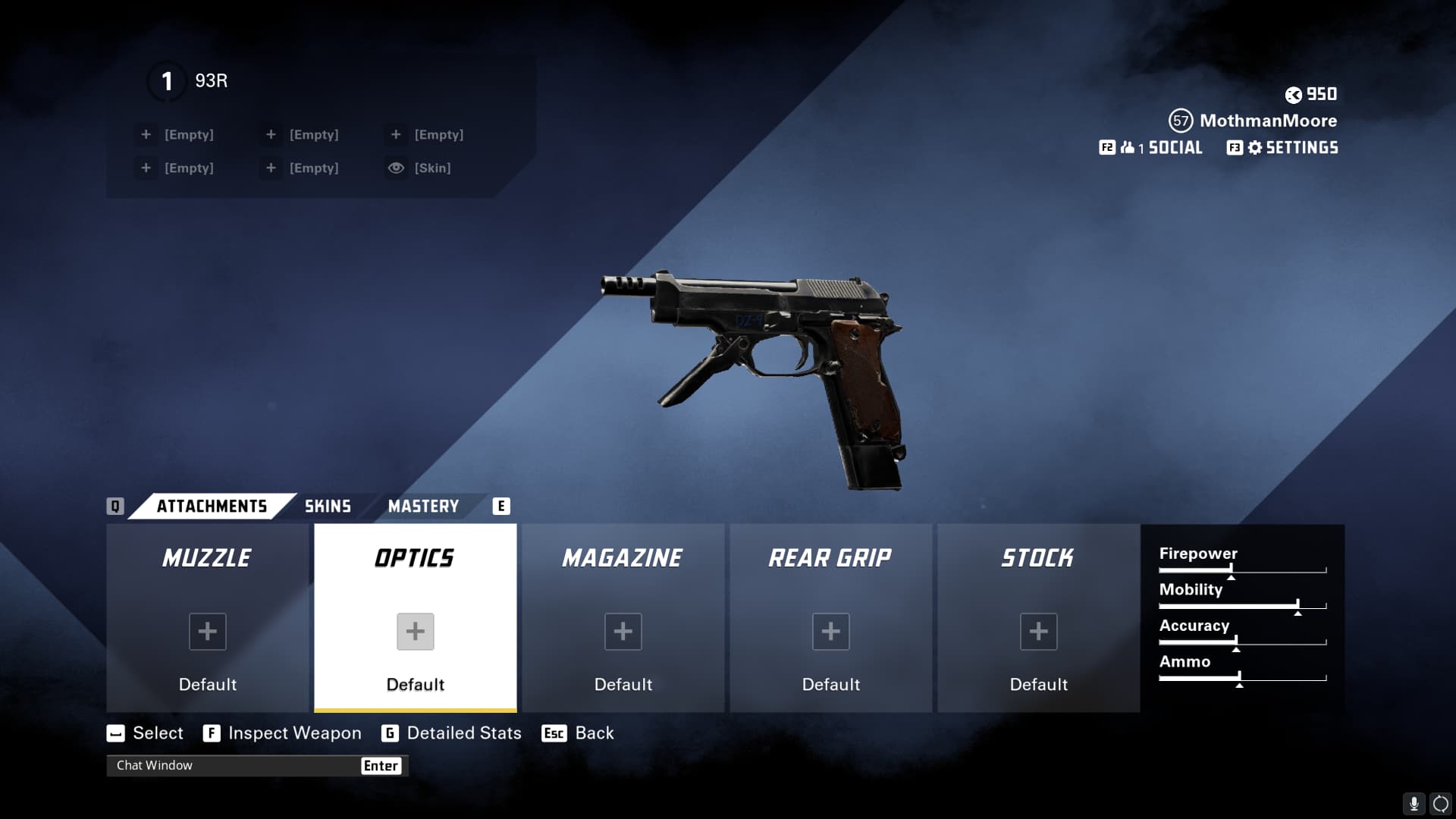Viewport: 1456px width, 819px height.
Task: Toggle the microphone icon
Action: [1414, 804]
